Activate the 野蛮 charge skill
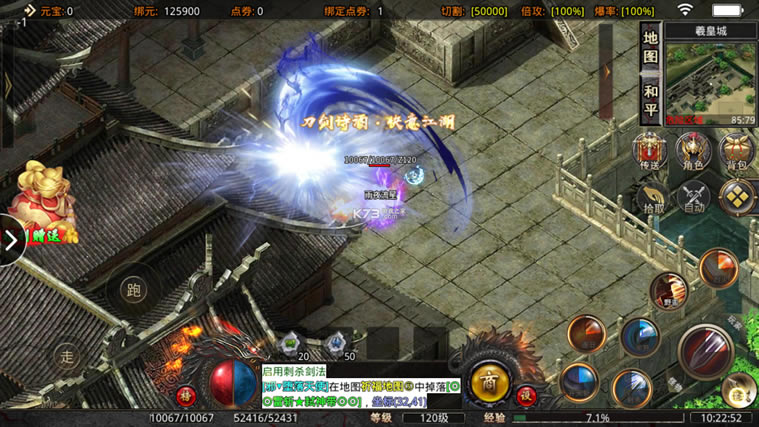This screenshot has width=759, height=427. 668,290
